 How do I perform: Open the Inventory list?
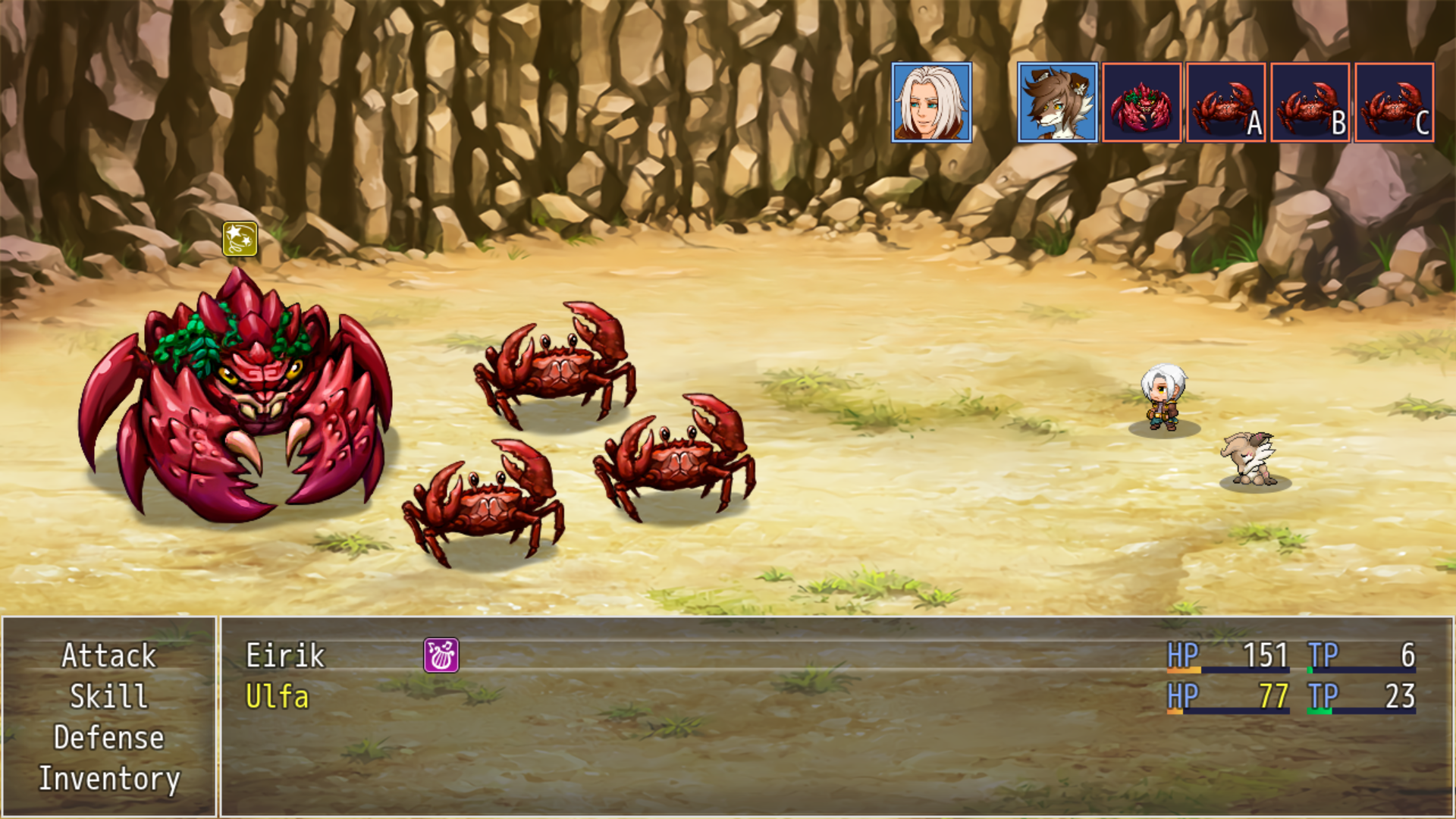[111, 778]
